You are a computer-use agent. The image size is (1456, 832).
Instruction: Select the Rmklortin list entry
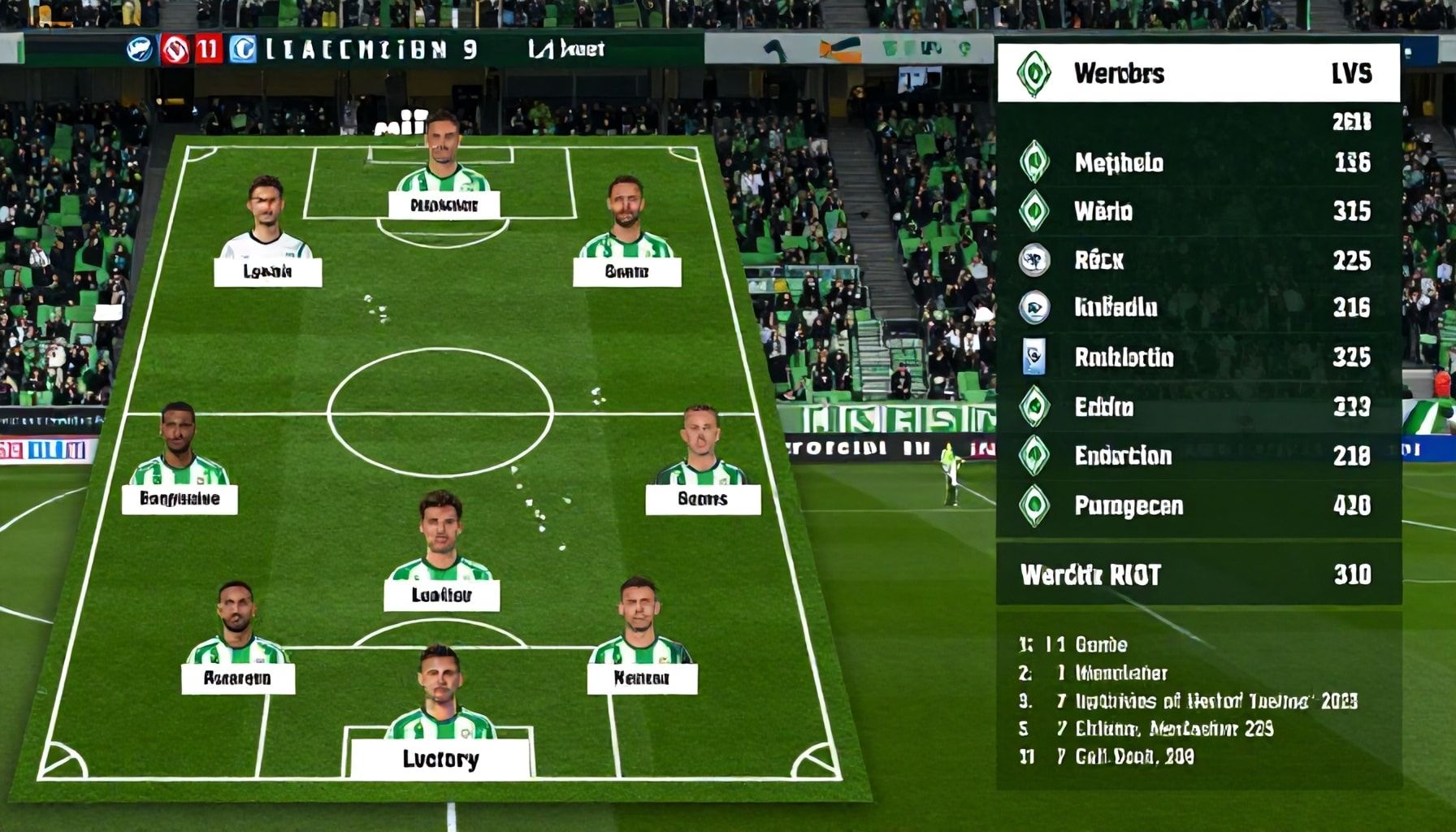click(x=1198, y=357)
